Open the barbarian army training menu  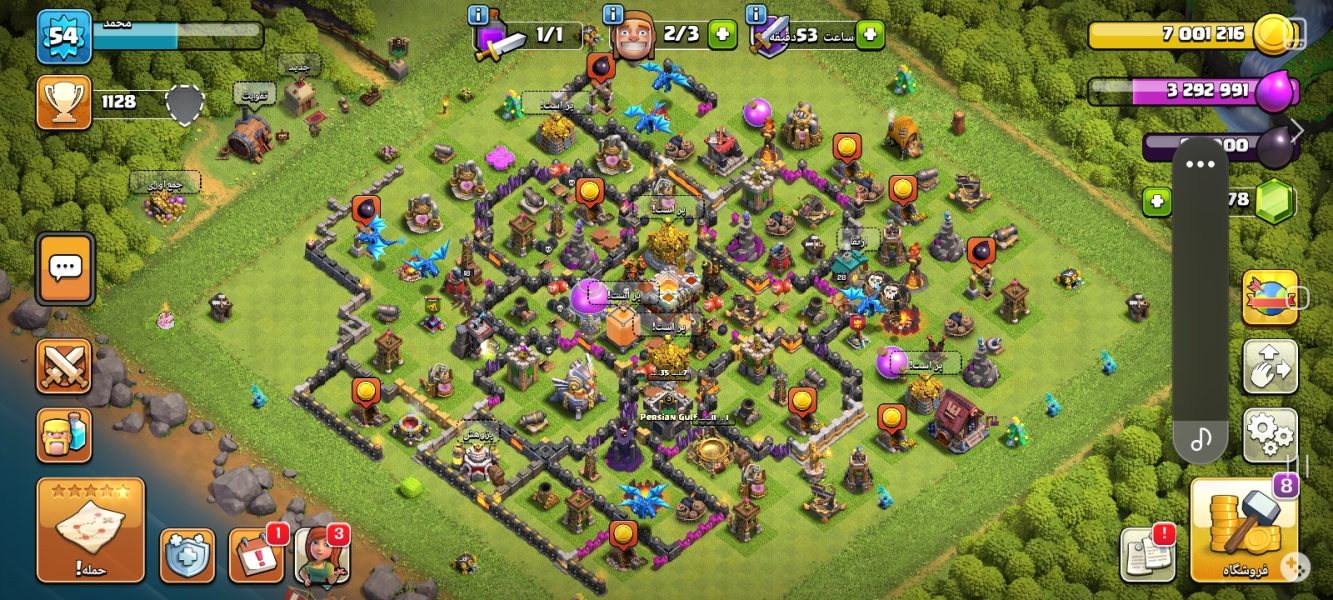point(64,435)
